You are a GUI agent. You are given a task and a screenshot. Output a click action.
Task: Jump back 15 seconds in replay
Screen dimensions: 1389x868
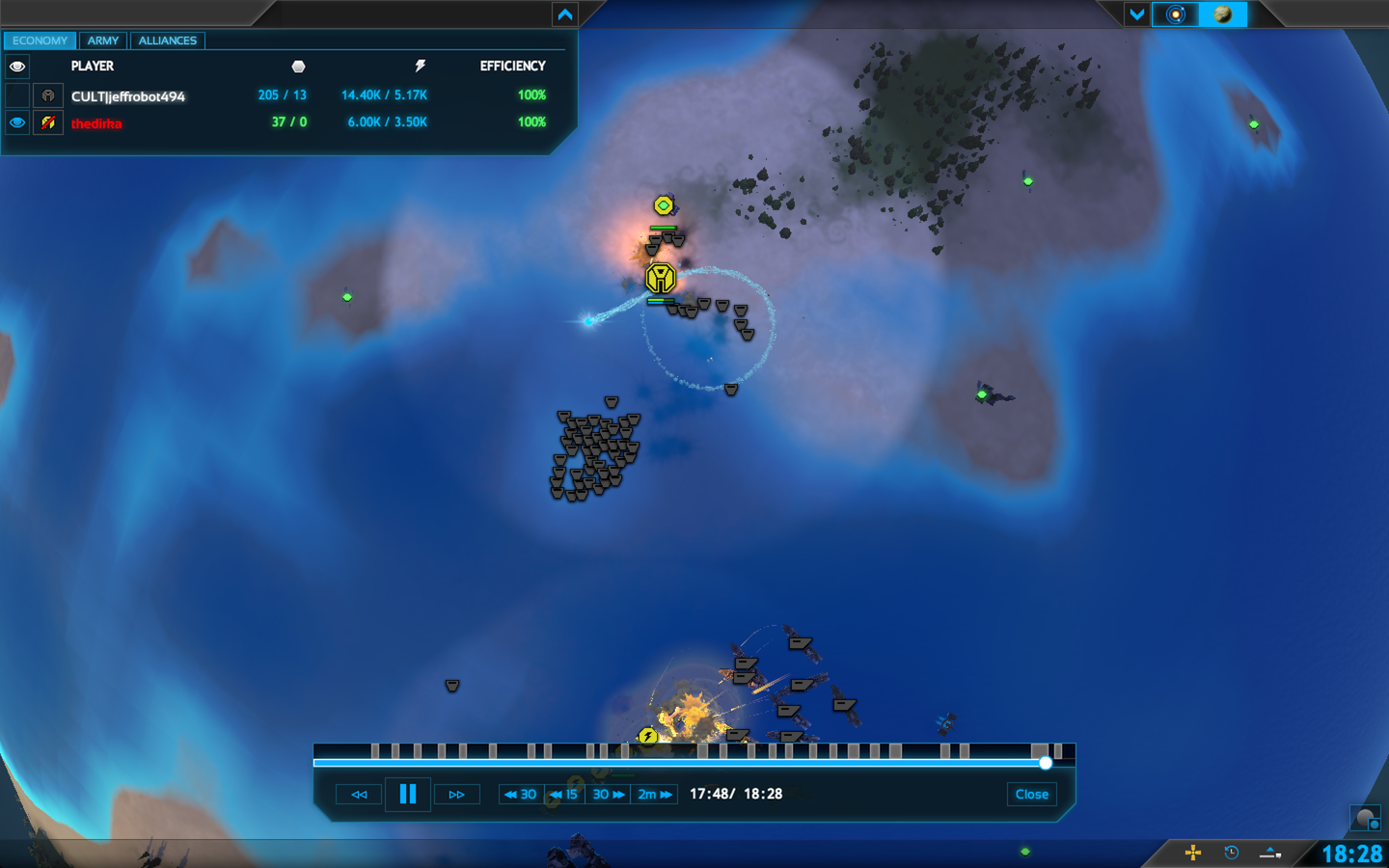point(564,795)
